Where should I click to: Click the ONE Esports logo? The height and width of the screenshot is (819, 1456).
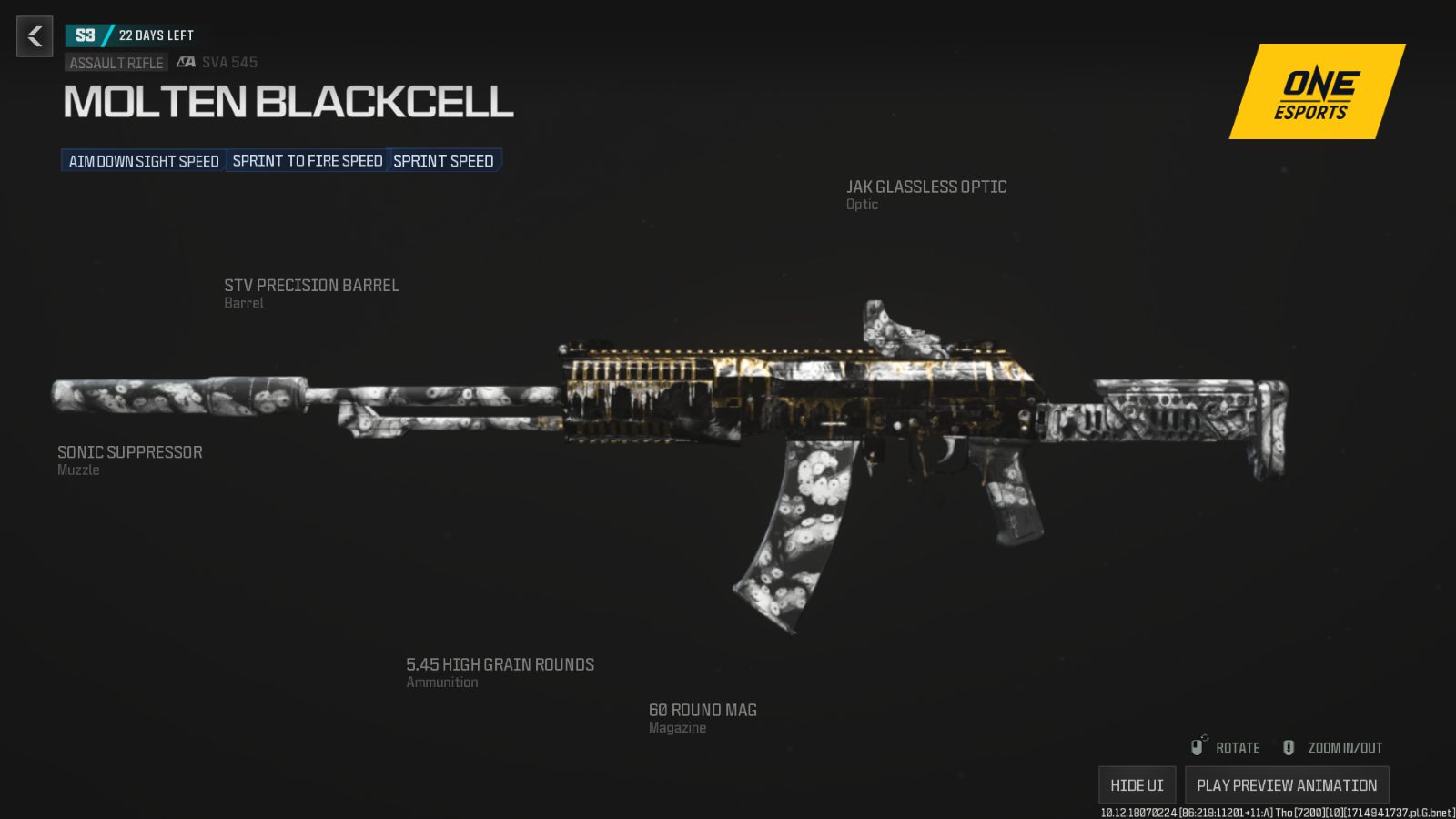1316,93
